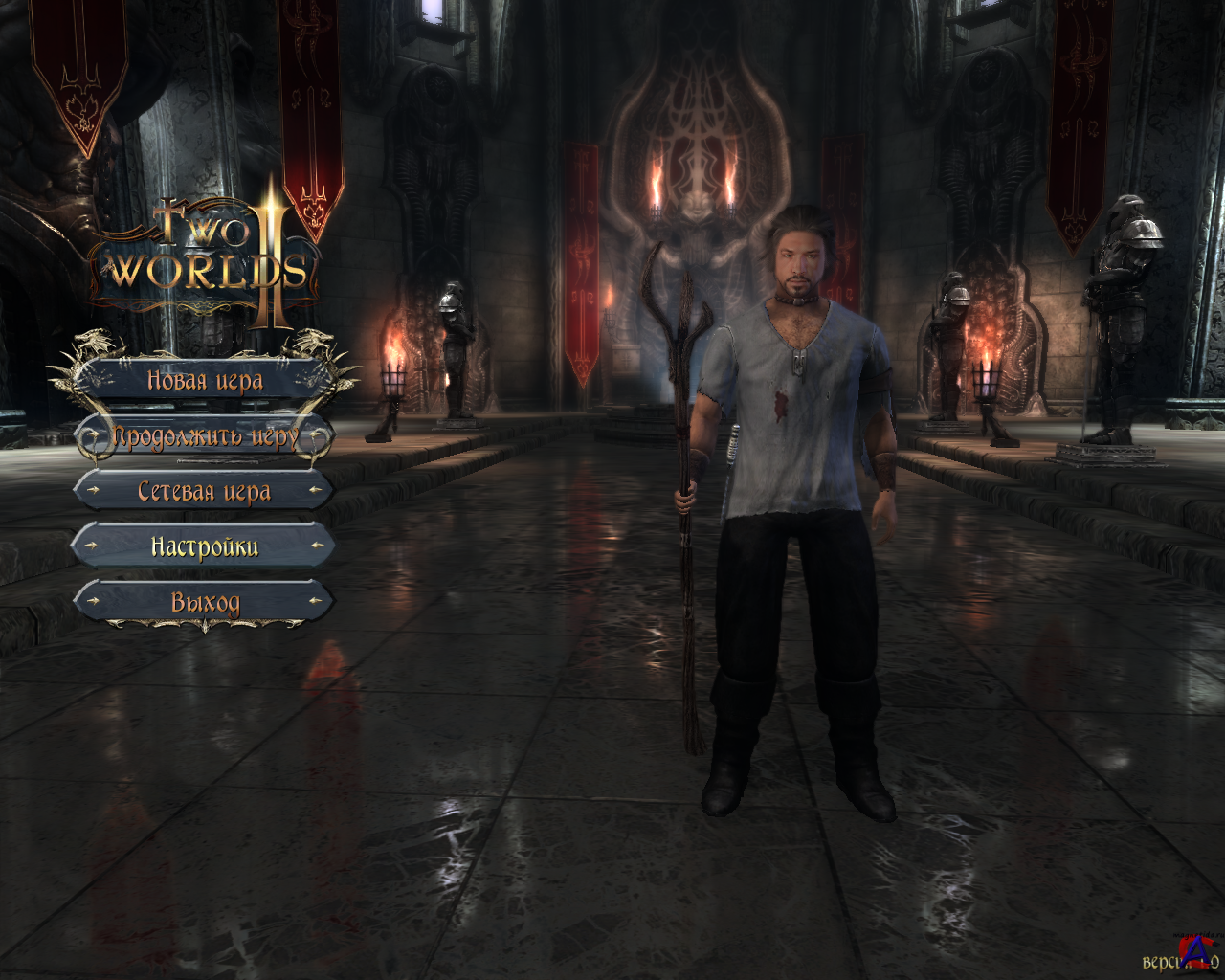This screenshot has width=1225, height=980.
Task: Select Выход to quit the game
Action: 204,603
